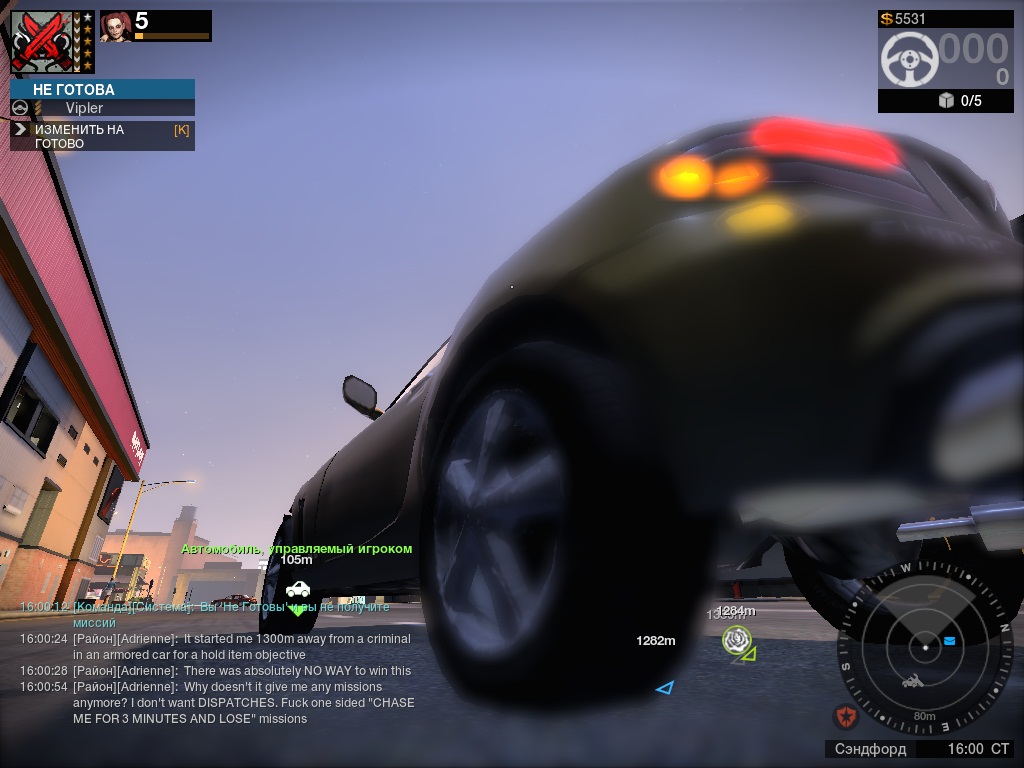Click the tow truck icon on radar
Image resolution: width=1024 pixels, height=768 pixels.
(913, 682)
